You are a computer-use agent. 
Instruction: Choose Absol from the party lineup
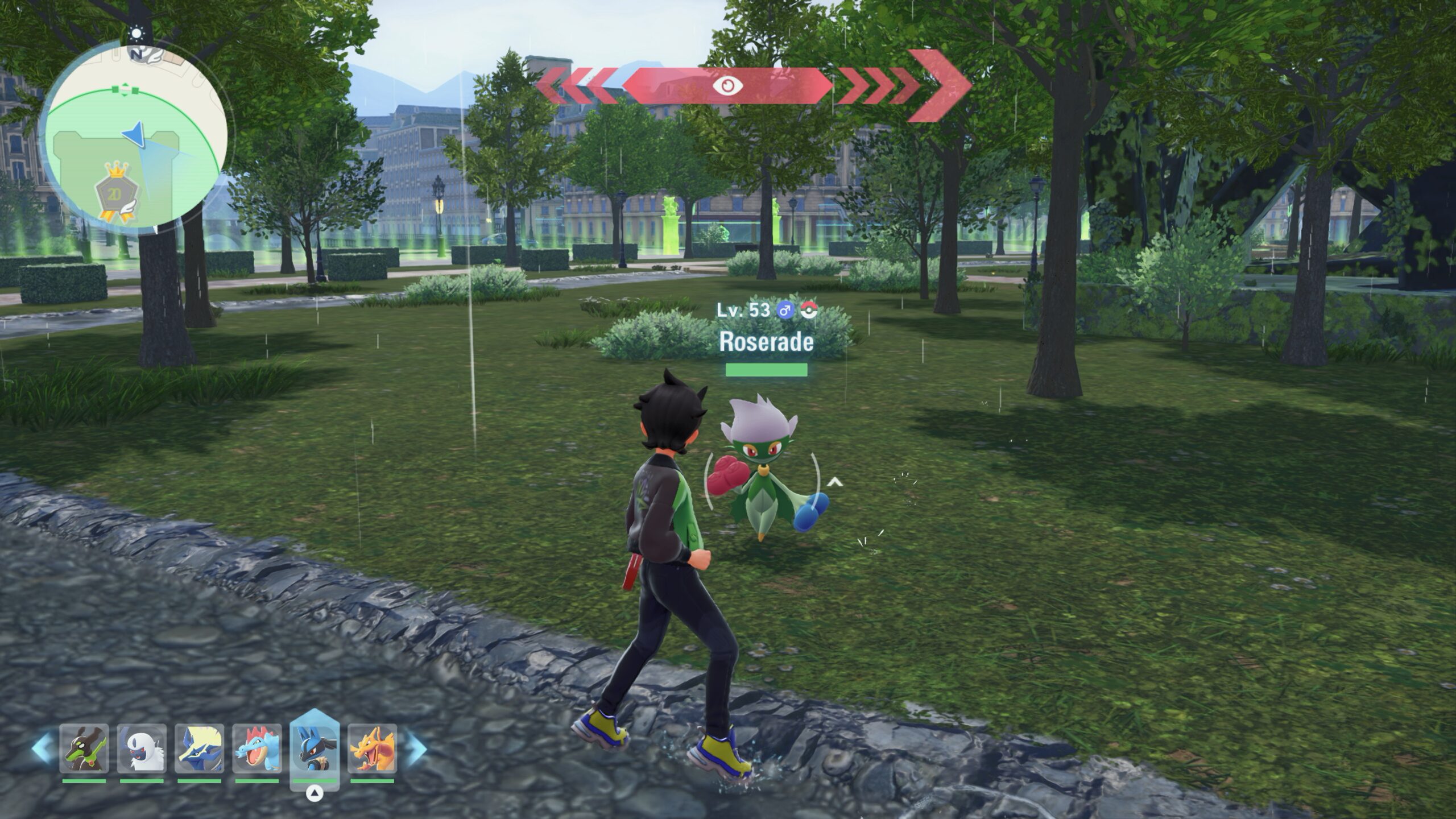coord(142,748)
